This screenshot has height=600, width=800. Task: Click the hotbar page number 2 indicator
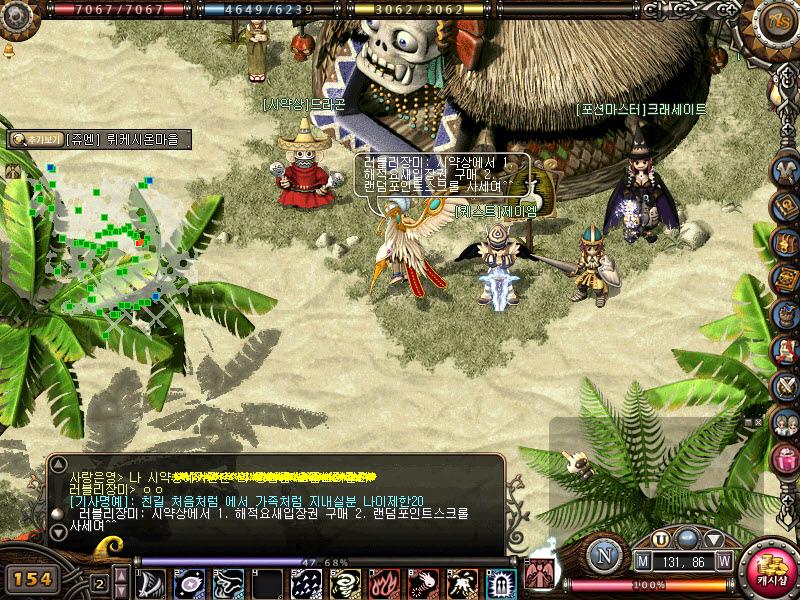pos(99,583)
